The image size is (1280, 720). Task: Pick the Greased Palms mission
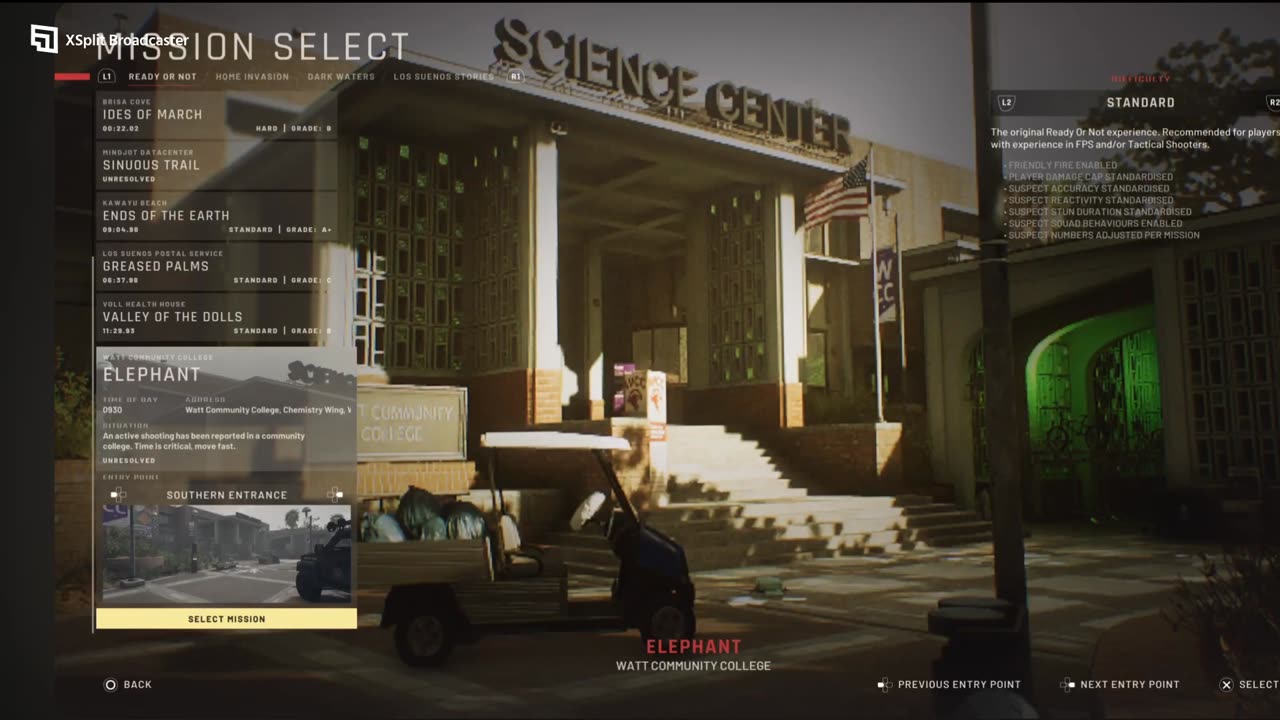point(216,267)
